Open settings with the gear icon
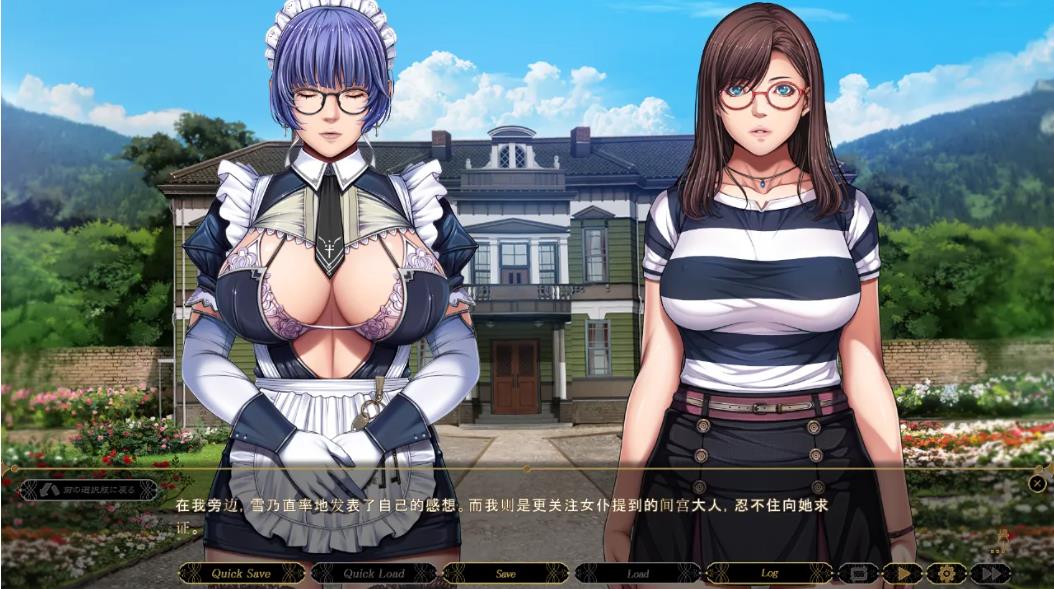 click(946, 573)
